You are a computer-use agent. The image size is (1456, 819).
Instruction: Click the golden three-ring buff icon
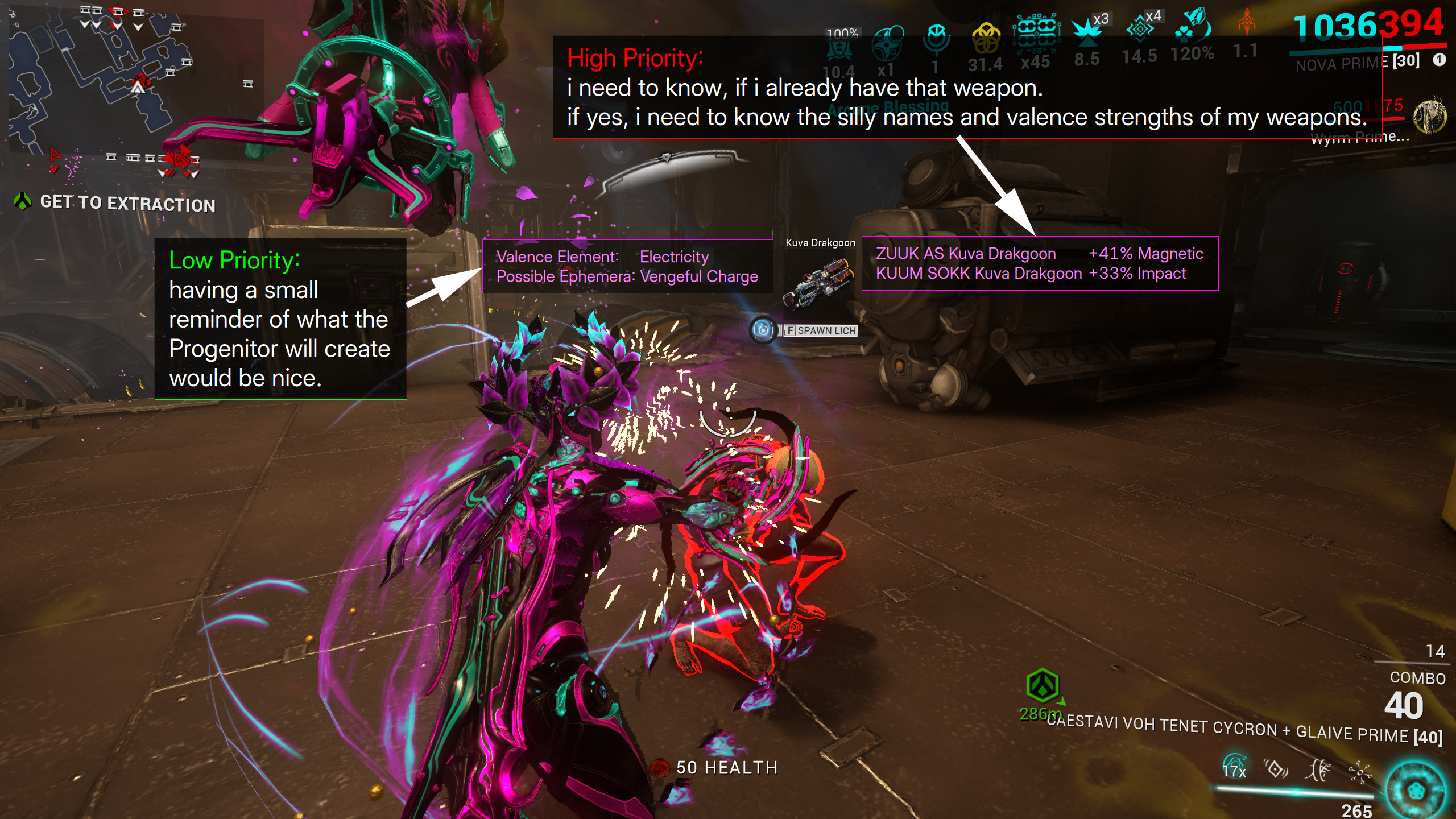tap(986, 39)
